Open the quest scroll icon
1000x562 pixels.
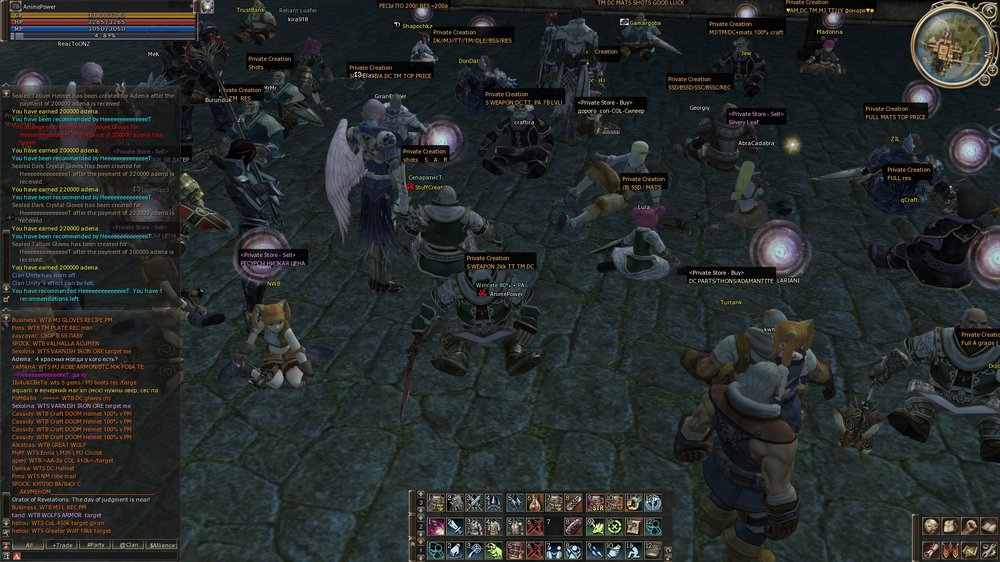931,550
